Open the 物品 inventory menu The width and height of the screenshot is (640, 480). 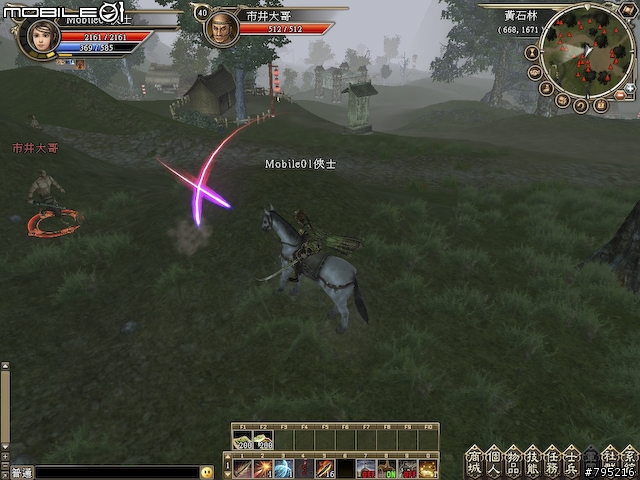(513, 459)
